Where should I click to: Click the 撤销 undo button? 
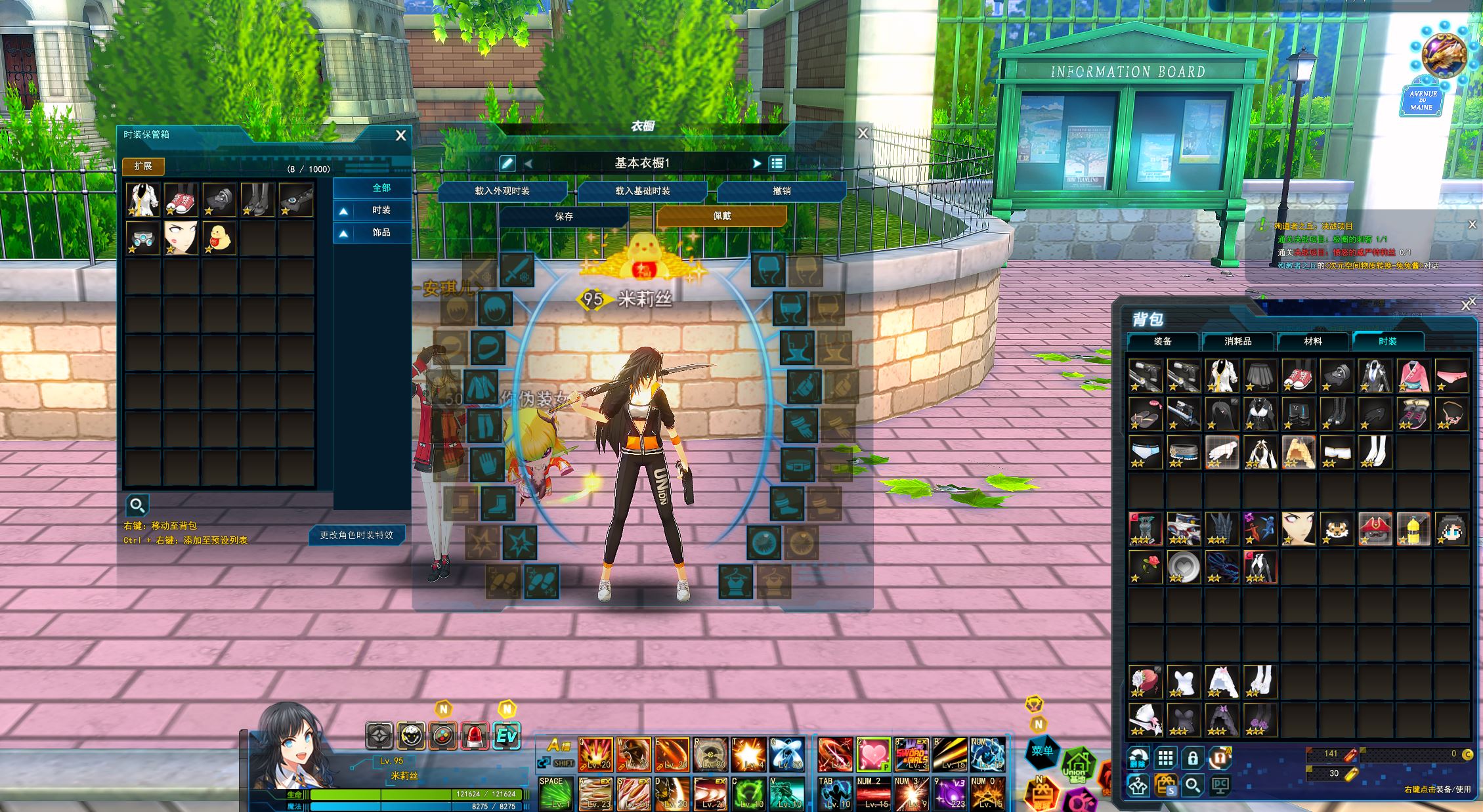pos(781,191)
